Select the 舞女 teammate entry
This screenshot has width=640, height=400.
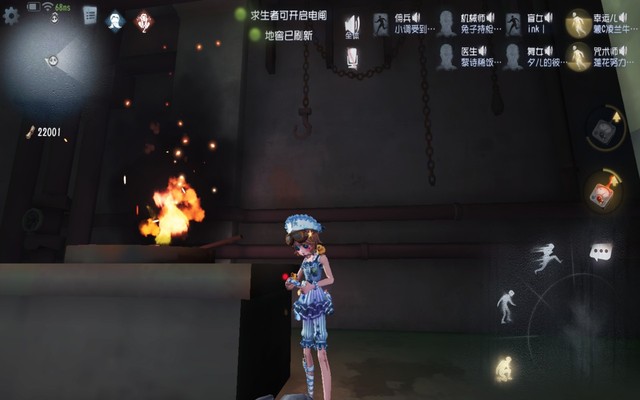coord(528,56)
